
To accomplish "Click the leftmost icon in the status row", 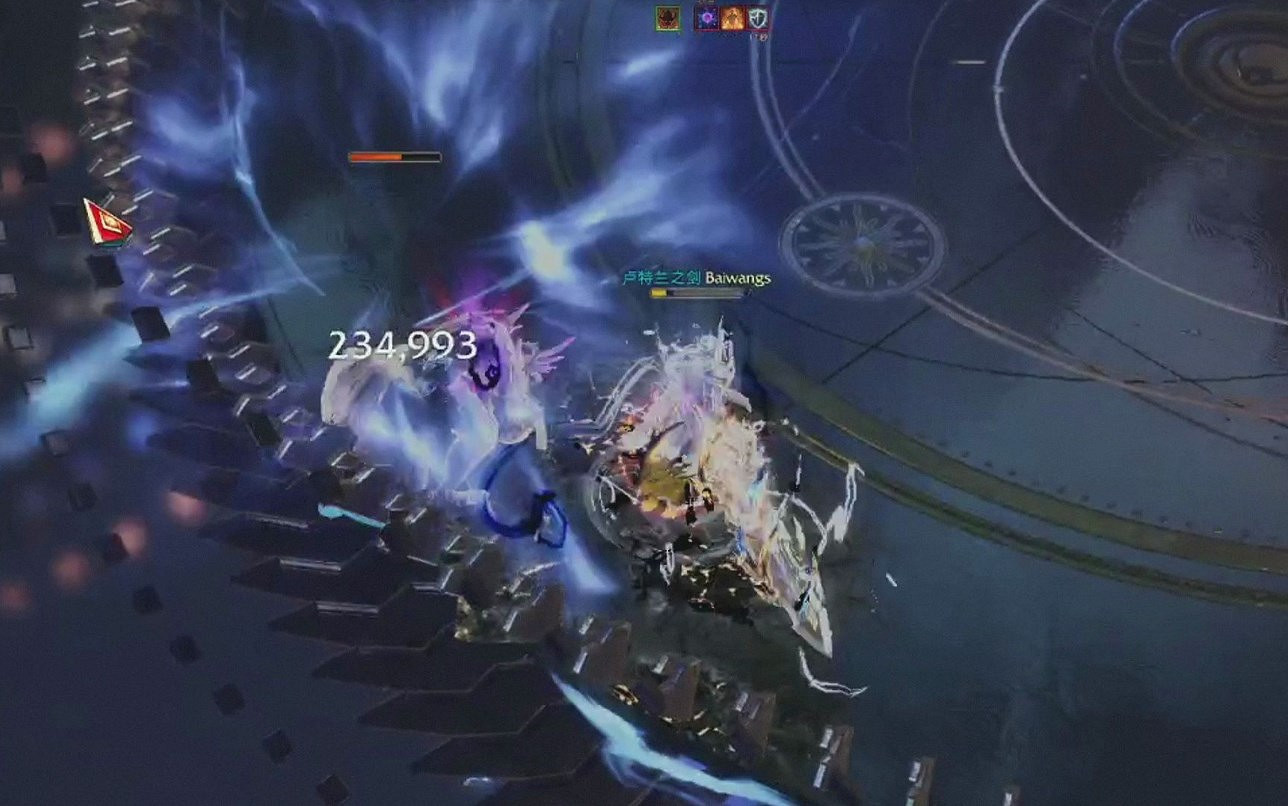I will [667, 17].
